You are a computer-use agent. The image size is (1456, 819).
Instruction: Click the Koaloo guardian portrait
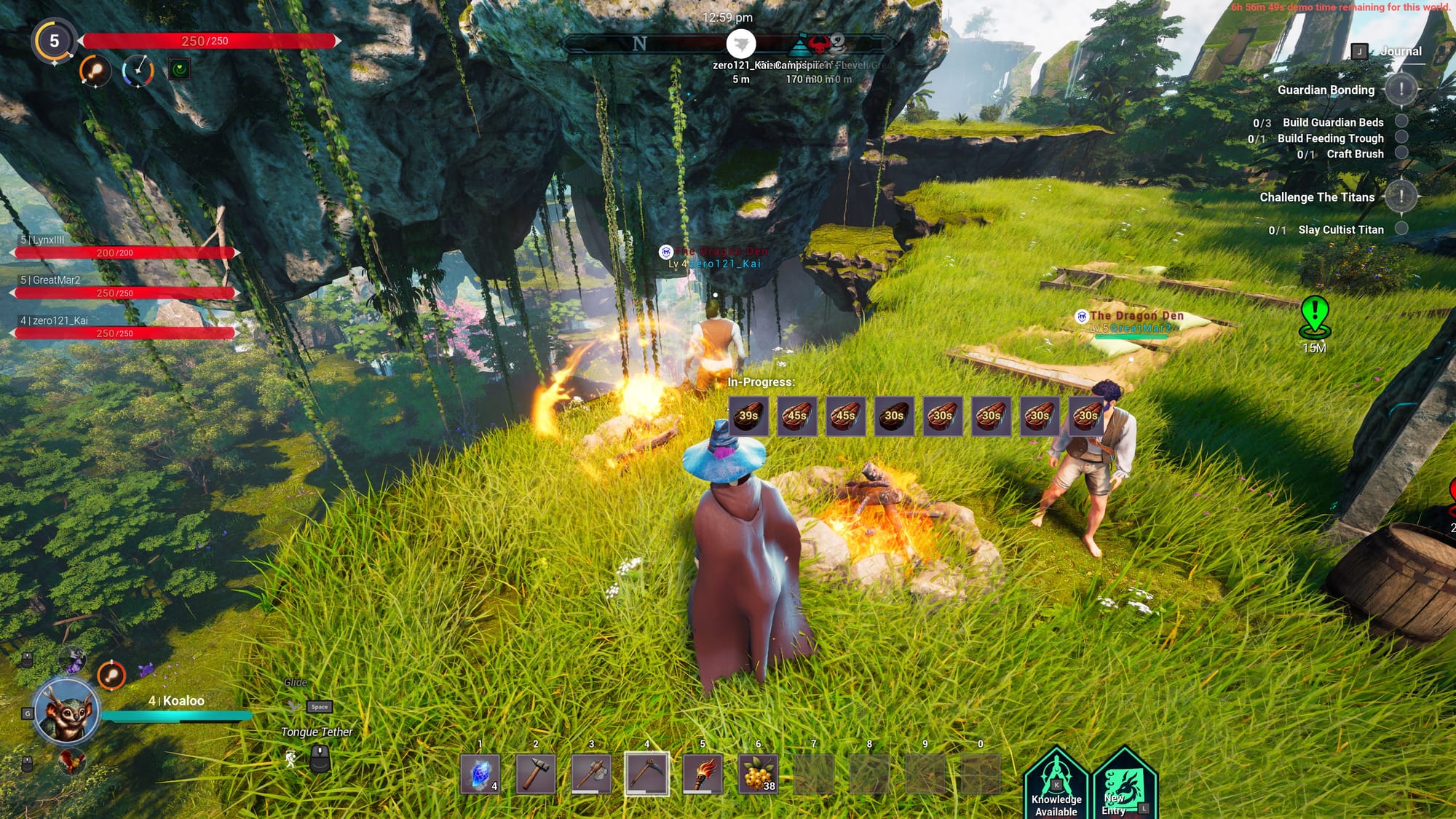click(66, 712)
